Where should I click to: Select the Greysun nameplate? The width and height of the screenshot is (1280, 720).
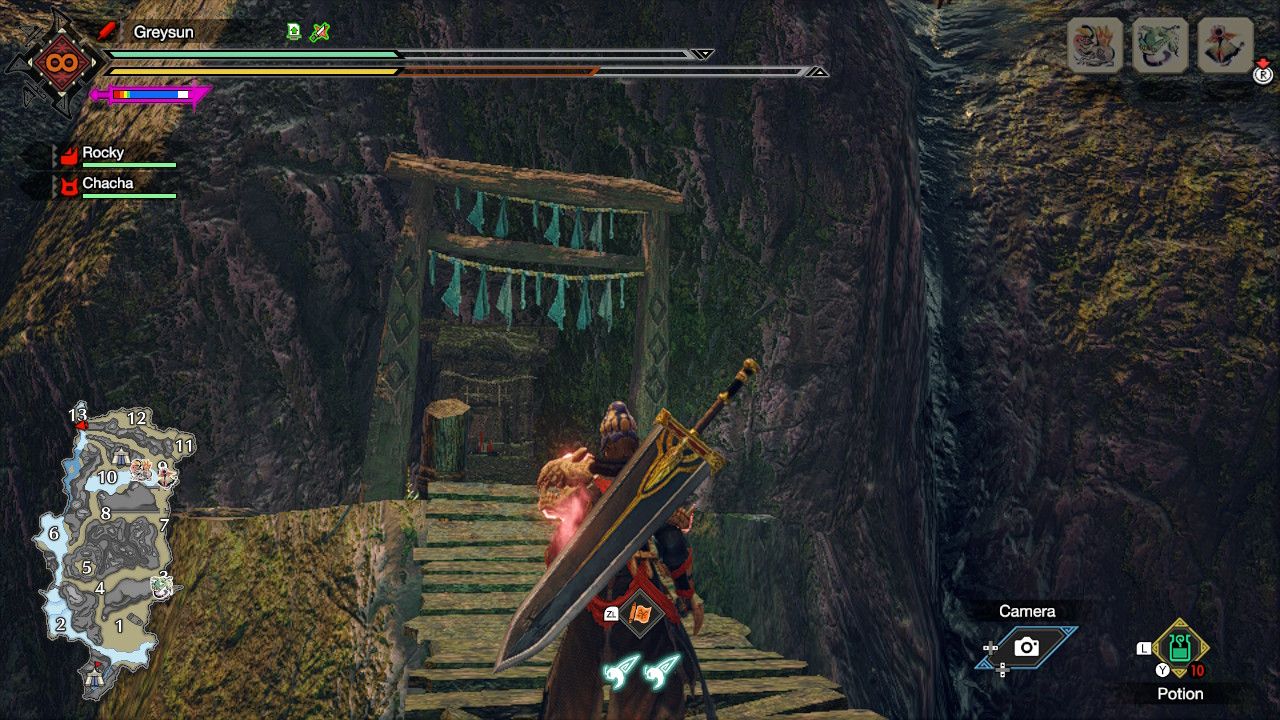click(x=163, y=31)
